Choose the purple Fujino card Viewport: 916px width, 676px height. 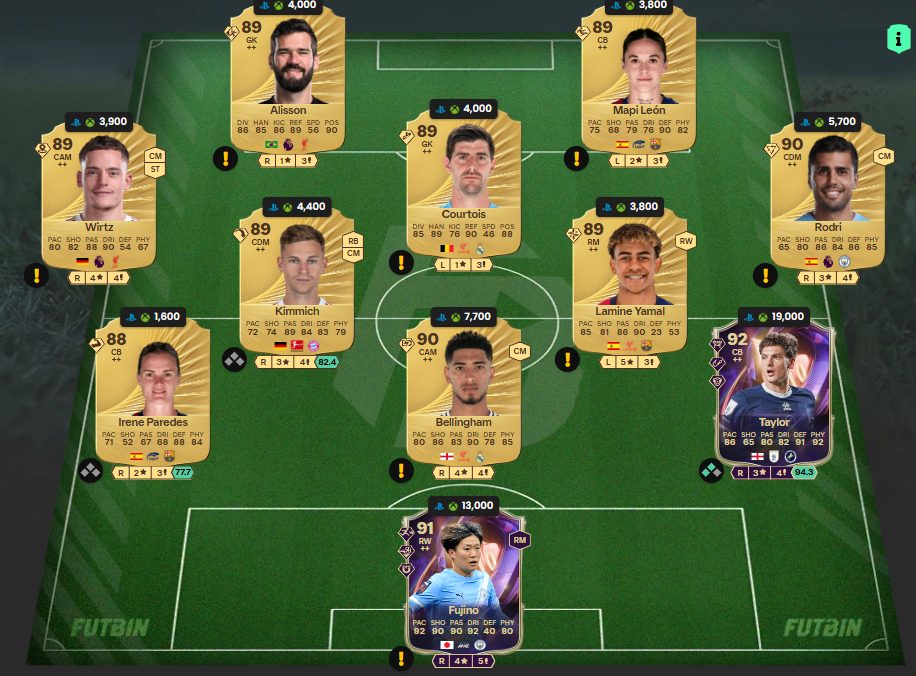pyautogui.click(x=463, y=572)
